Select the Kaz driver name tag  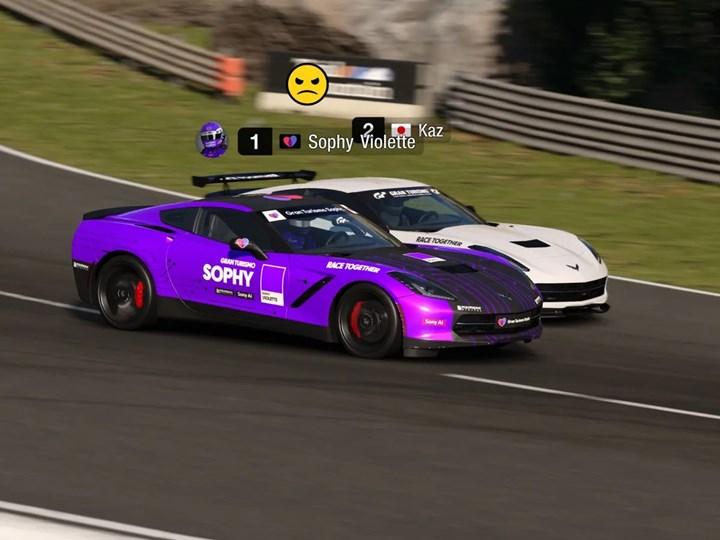click(x=431, y=130)
